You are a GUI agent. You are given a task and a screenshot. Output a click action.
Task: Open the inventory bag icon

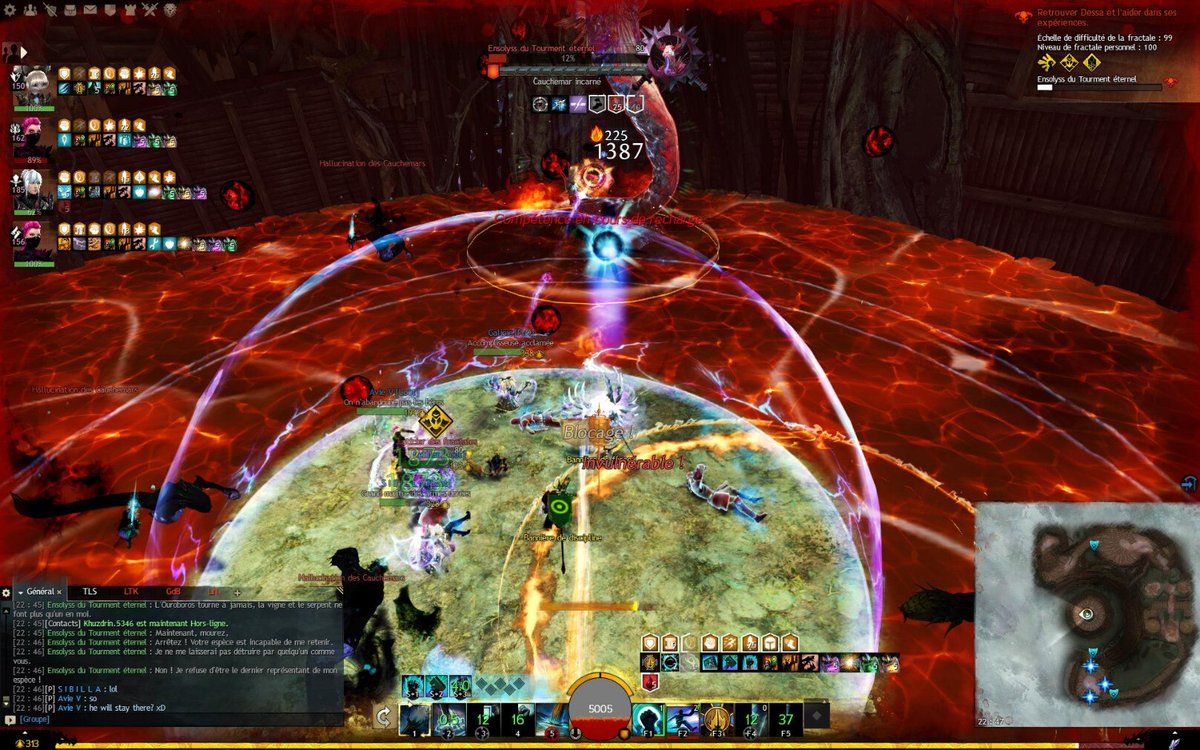[71, 10]
